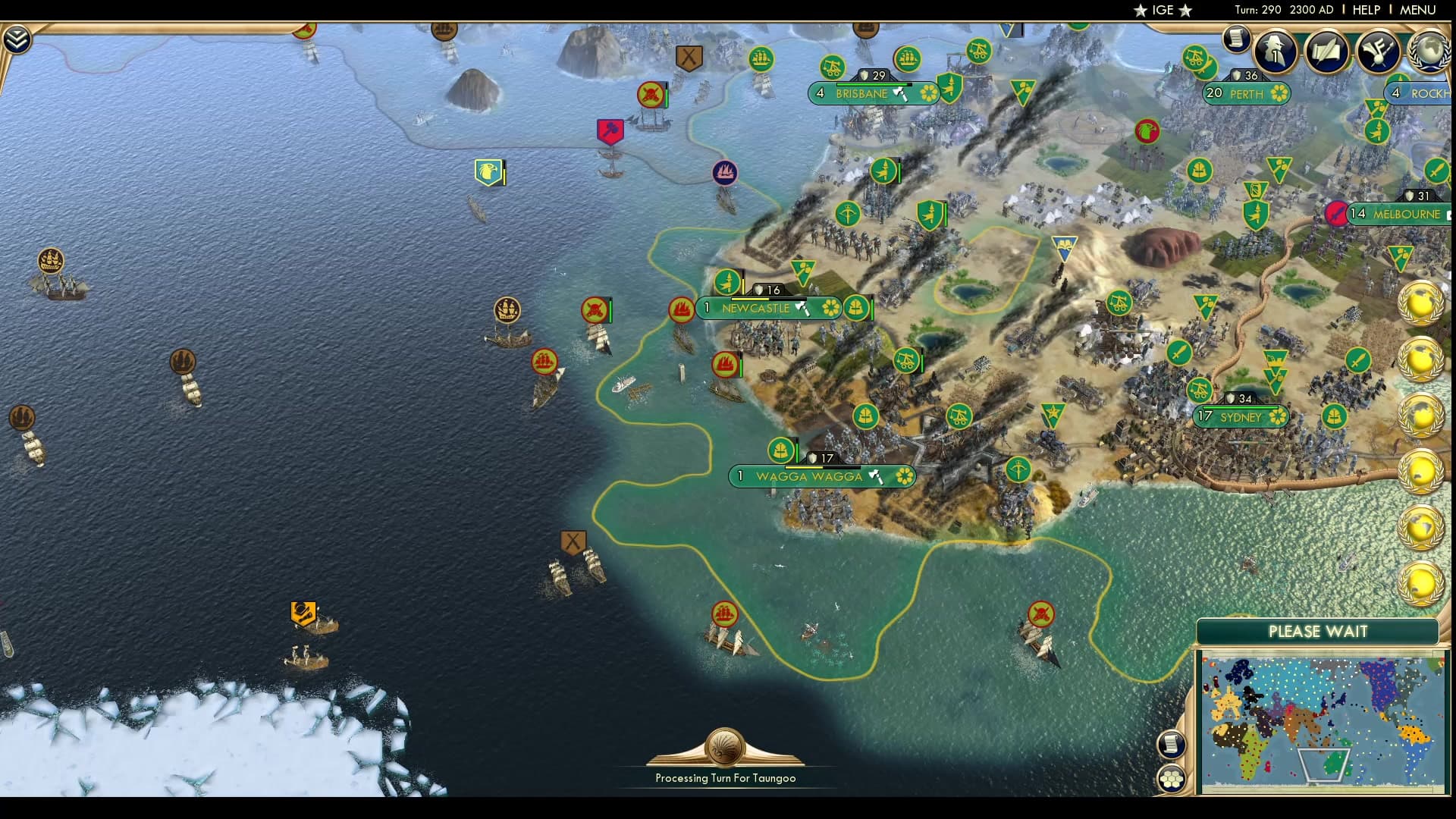
Task: Open the Brisbane city screen via its banner
Action: point(861,94)
